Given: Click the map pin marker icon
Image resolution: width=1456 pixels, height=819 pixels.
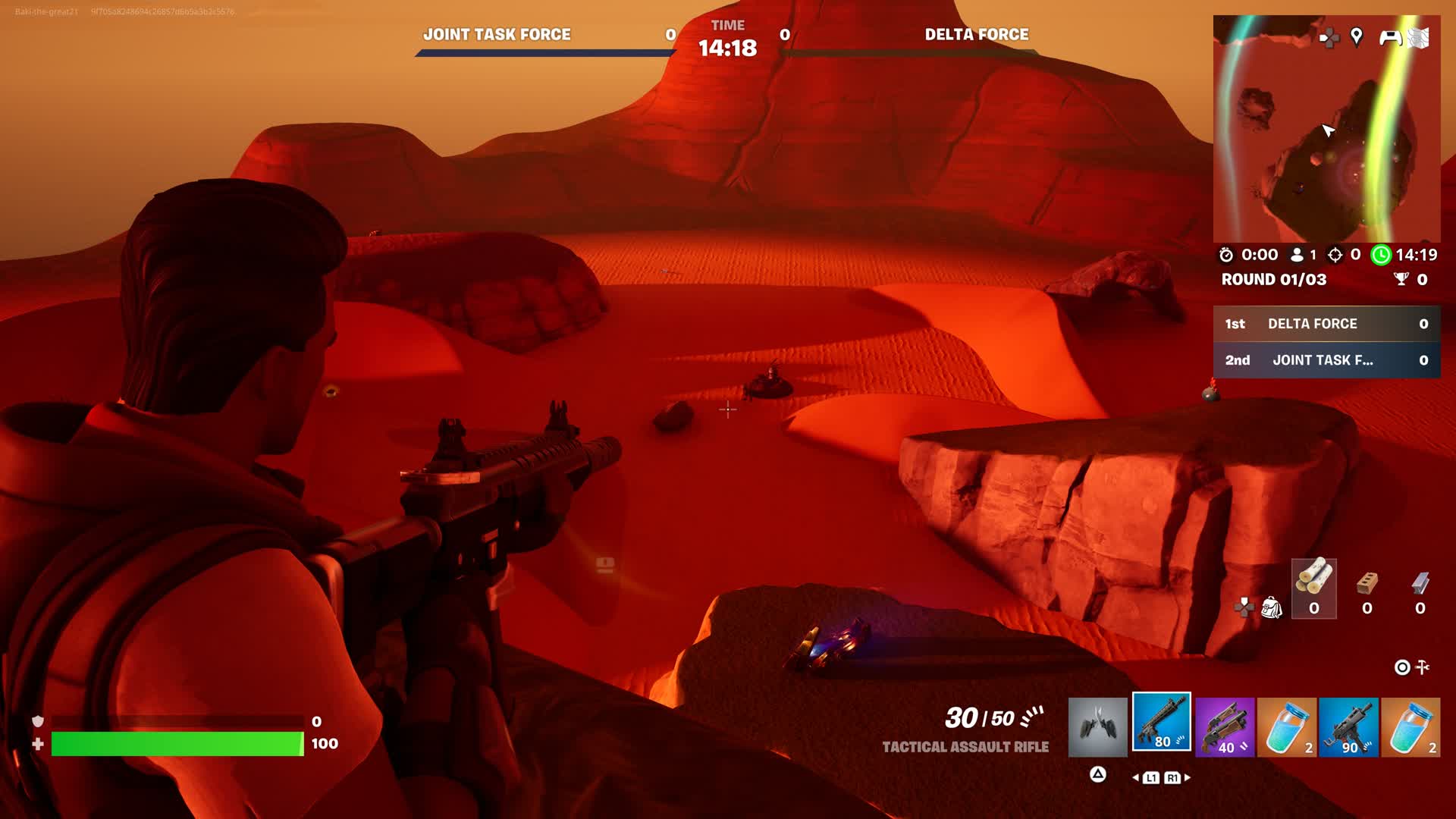Looking at the screenshot, I should [x=1357, y=36].
